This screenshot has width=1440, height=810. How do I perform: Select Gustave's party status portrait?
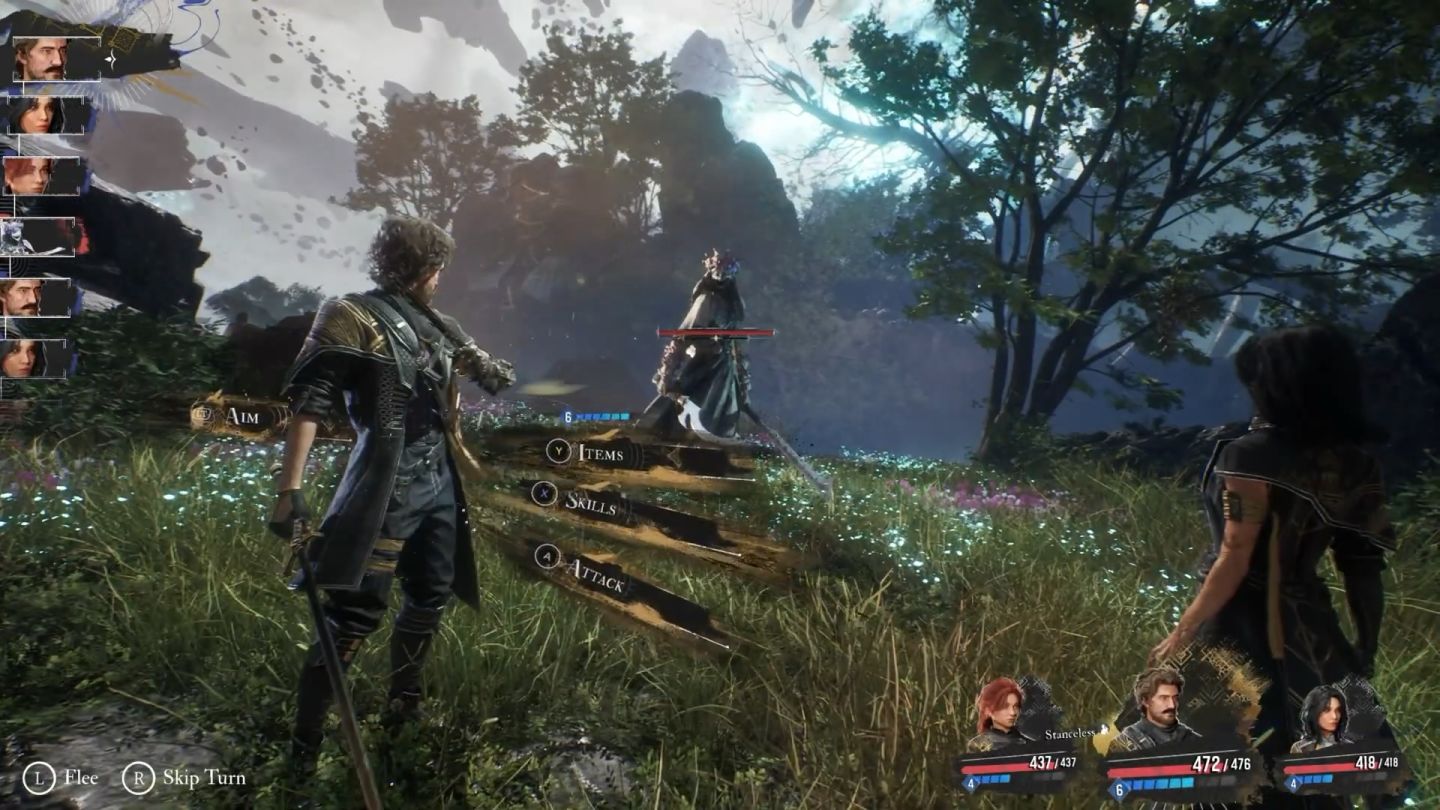1158,710
